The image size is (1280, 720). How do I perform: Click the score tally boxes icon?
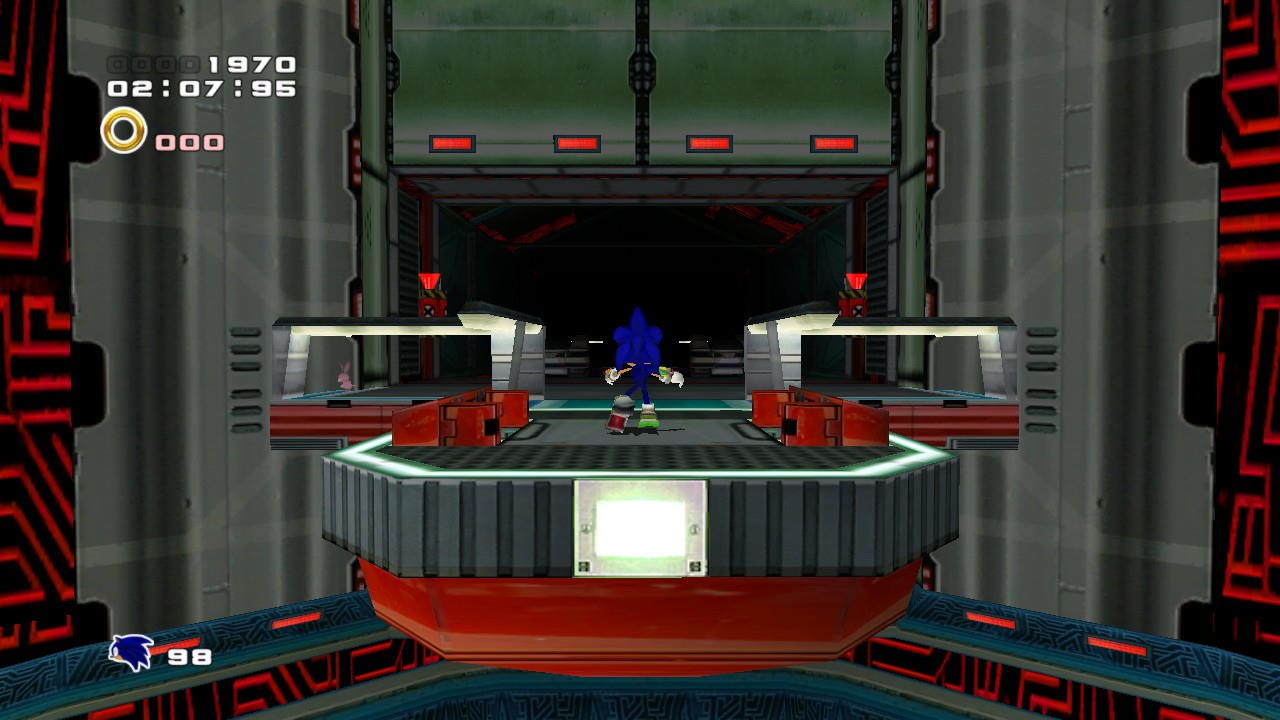click(x=155, y=62)
